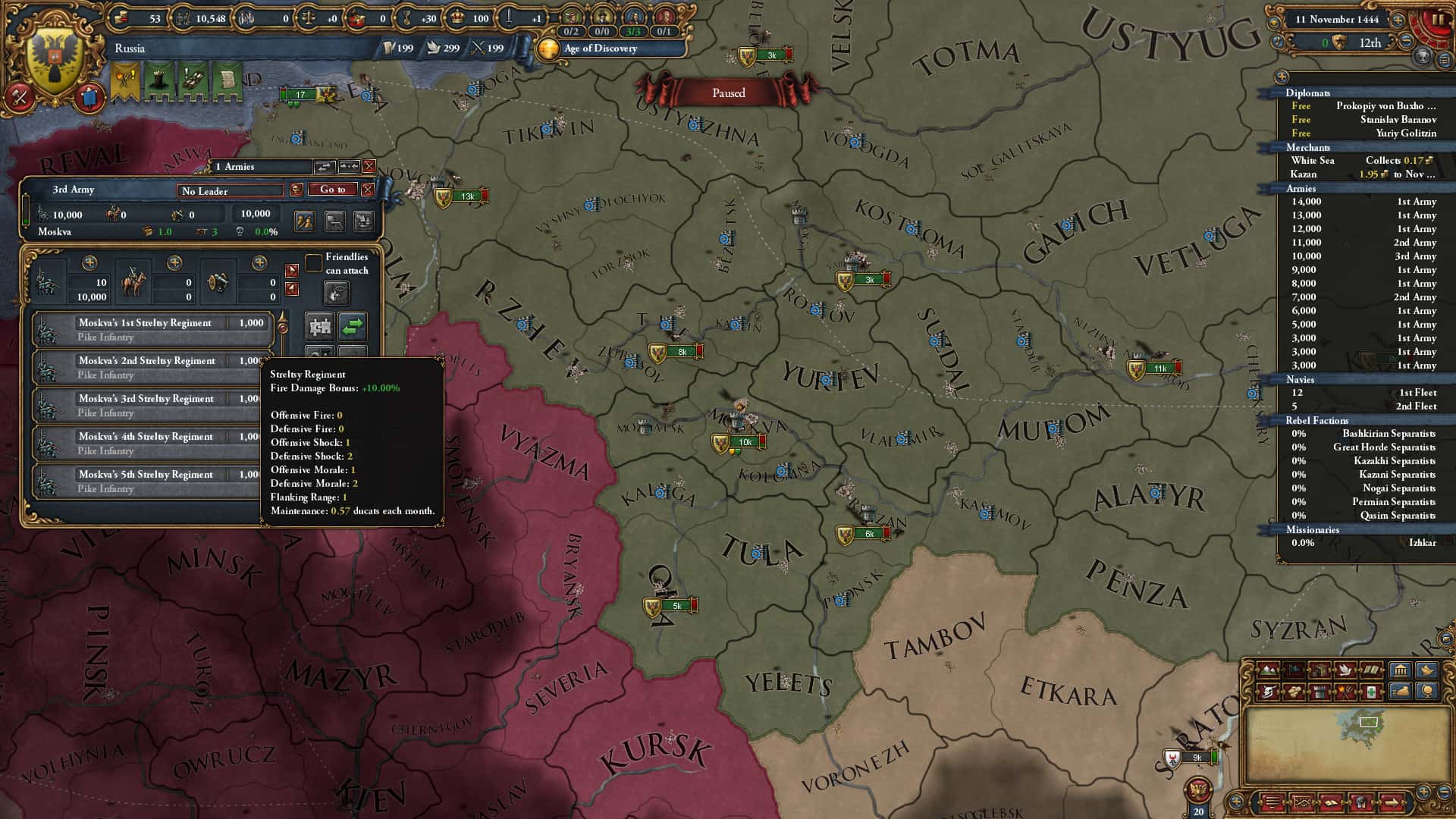Open the message log book icon in bottom toolbar
The image size is (1456, 819).
tap(1332, 804)
